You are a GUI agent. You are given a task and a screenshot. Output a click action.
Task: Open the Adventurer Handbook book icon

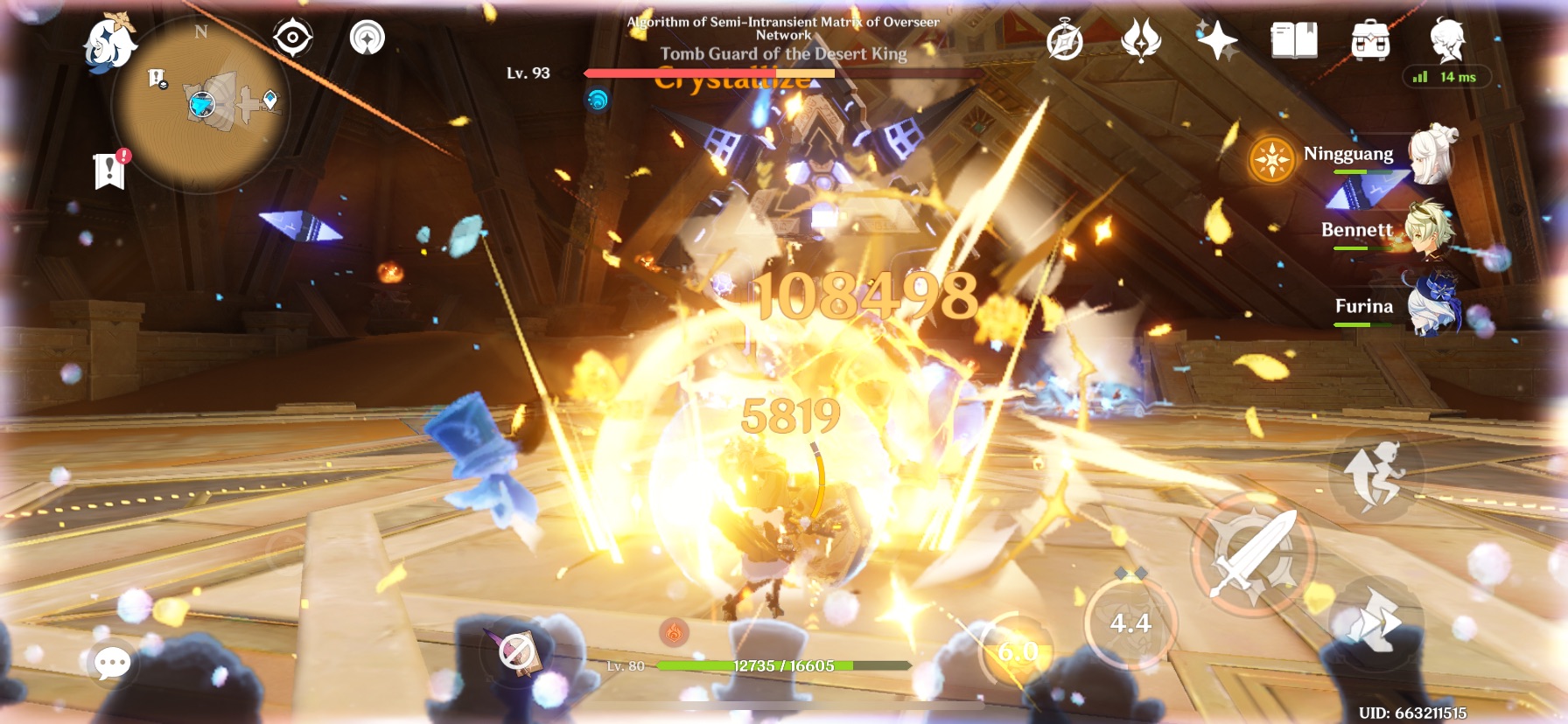[x=1292, y=39]
